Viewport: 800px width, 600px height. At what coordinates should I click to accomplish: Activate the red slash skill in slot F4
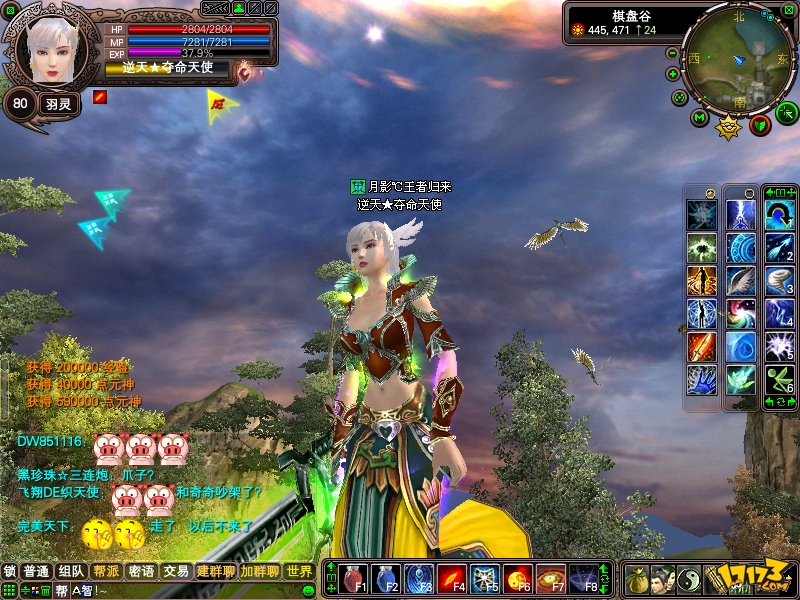[452, 578]
